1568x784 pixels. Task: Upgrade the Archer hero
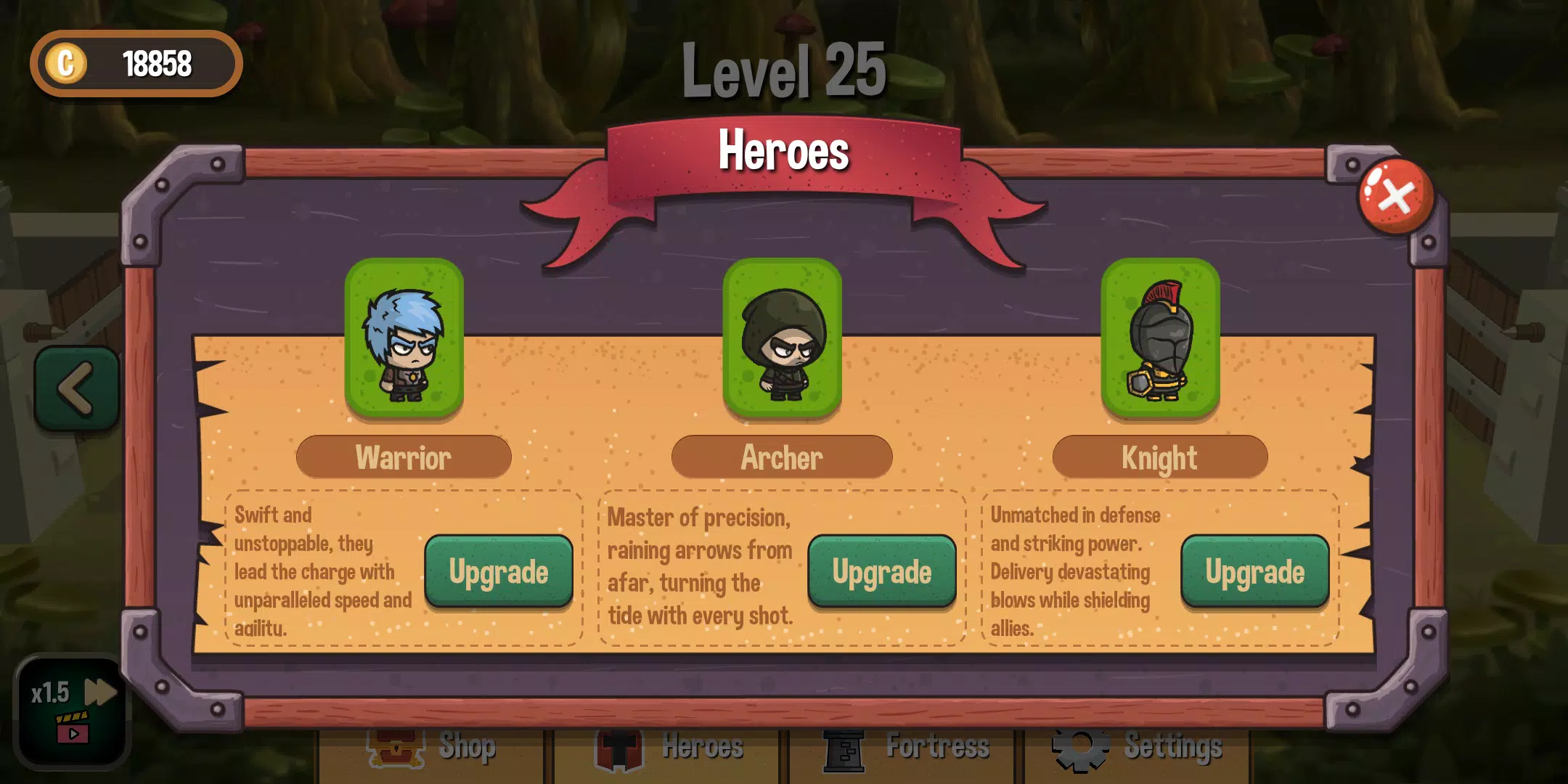tap(881, 571)
